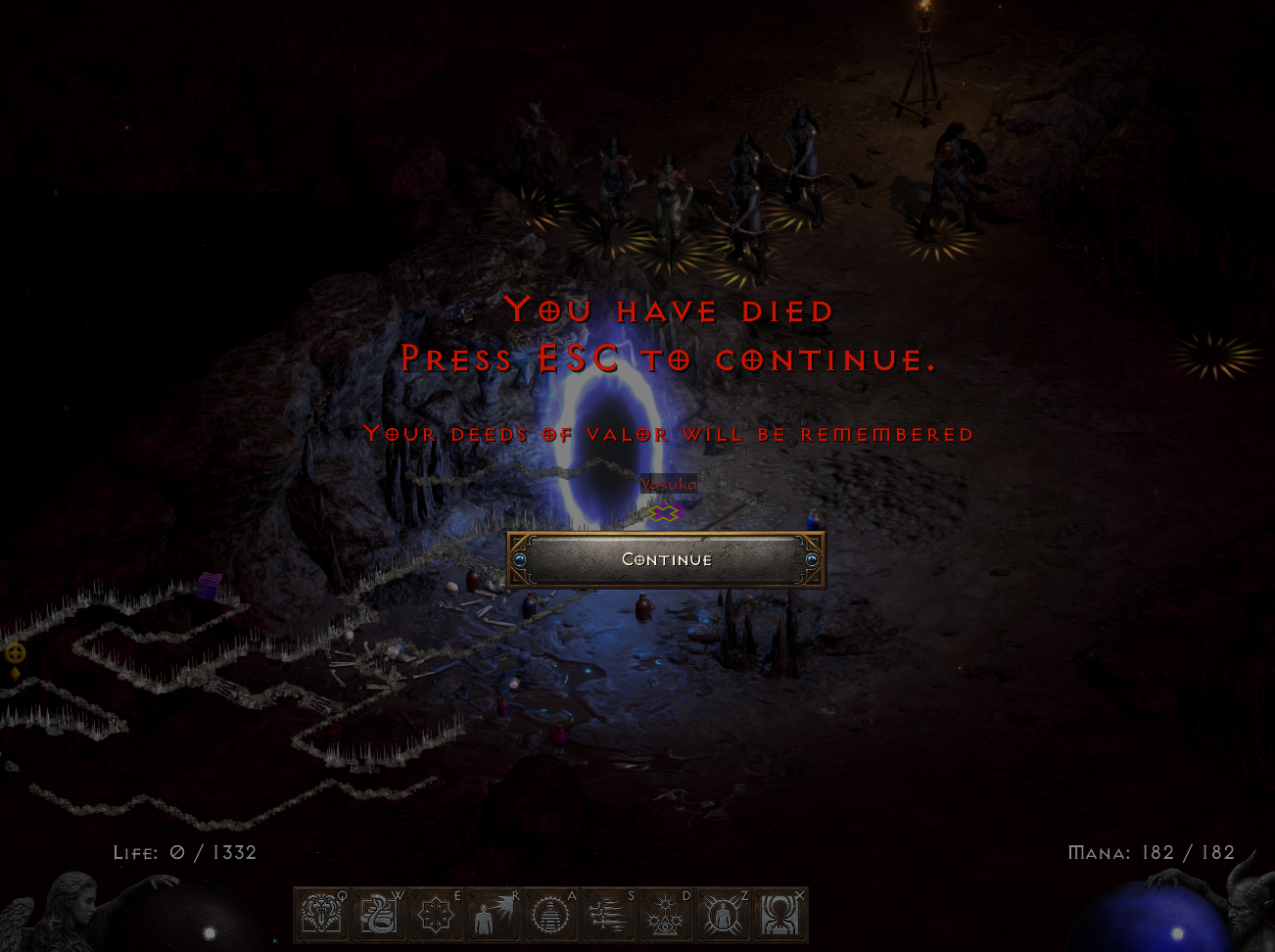Activate the coiled cobra skill
This screenshot has width=1275, height=952.
tap(378, 916)
